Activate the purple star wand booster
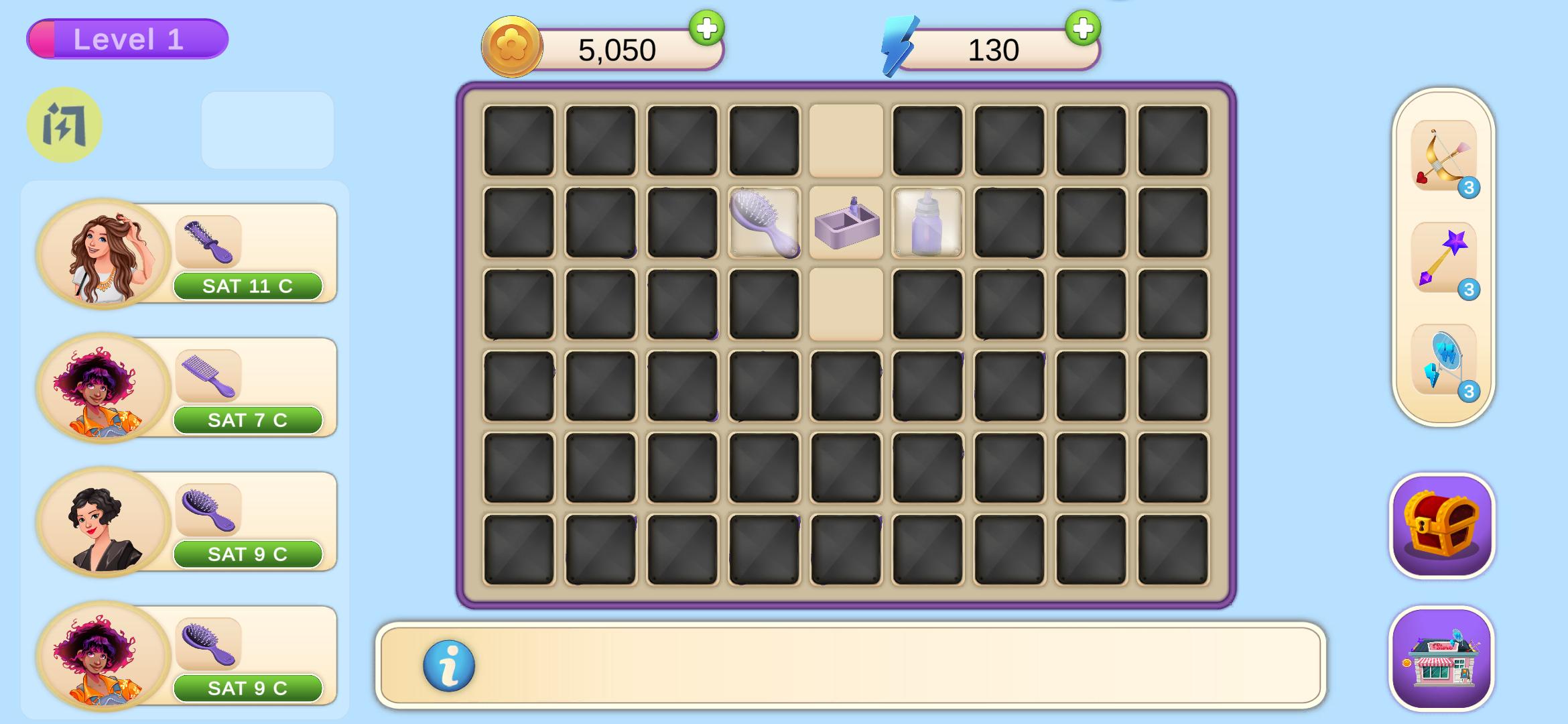Screen dimensions: 1568x724 click(x=1443, y=259)
